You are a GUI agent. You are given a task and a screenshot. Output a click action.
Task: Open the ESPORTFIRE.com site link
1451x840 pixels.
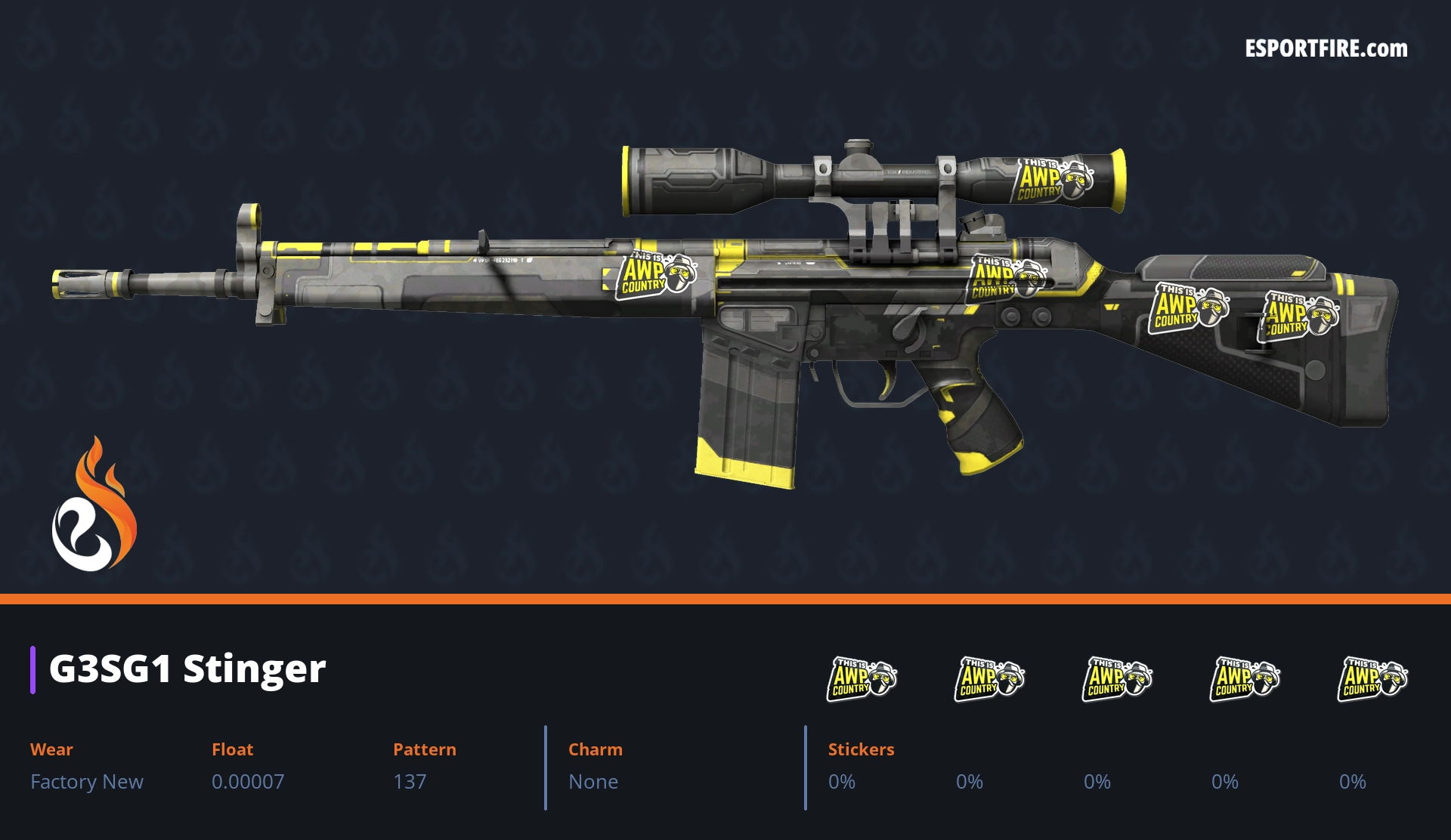[1326, 49]
